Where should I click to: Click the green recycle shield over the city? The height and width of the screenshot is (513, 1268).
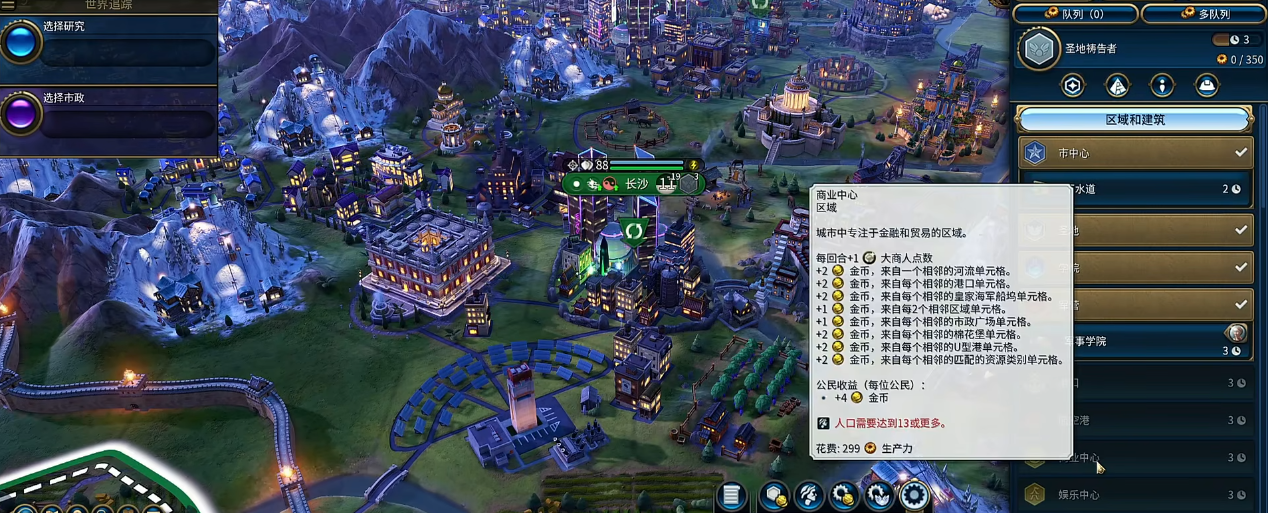pos(633,231)
